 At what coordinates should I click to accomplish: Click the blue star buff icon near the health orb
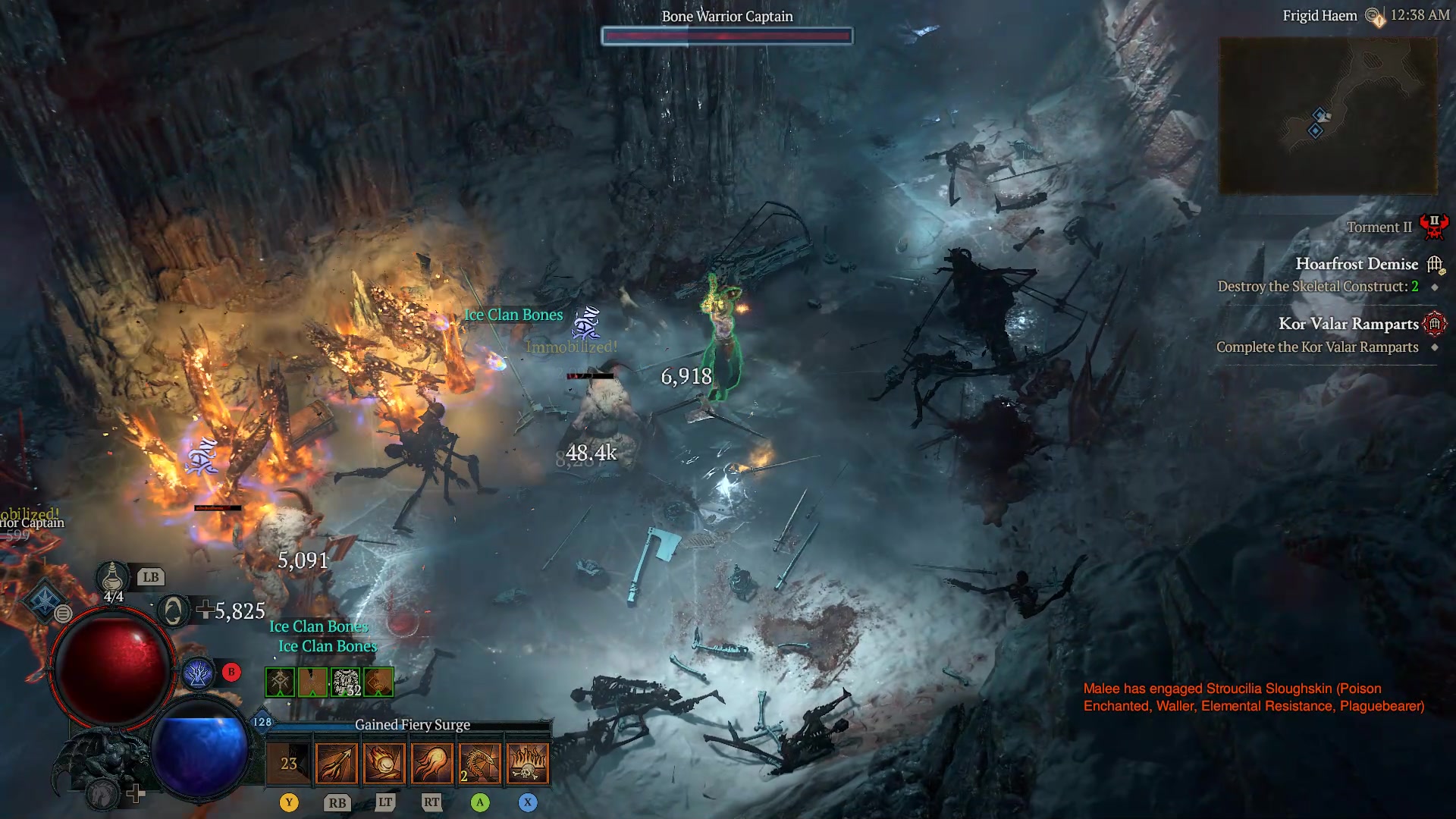pos(45,601)
